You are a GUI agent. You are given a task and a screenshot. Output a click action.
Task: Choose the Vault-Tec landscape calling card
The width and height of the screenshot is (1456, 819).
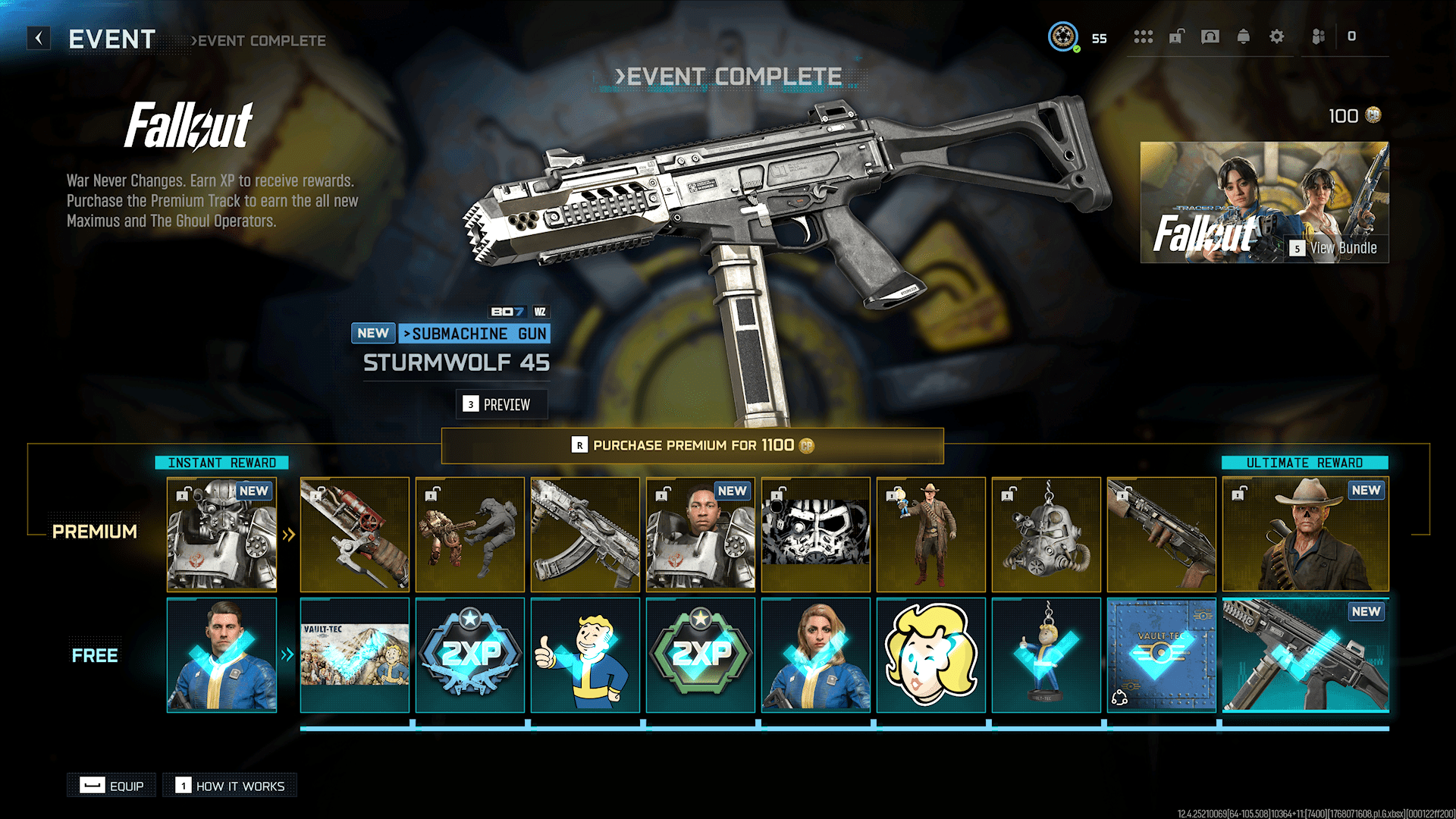click(355, 655)
